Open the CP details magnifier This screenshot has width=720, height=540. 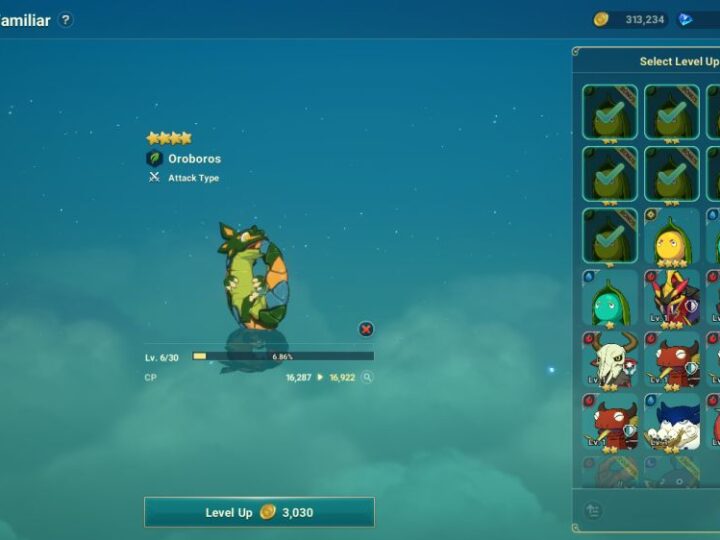(367, 378)
